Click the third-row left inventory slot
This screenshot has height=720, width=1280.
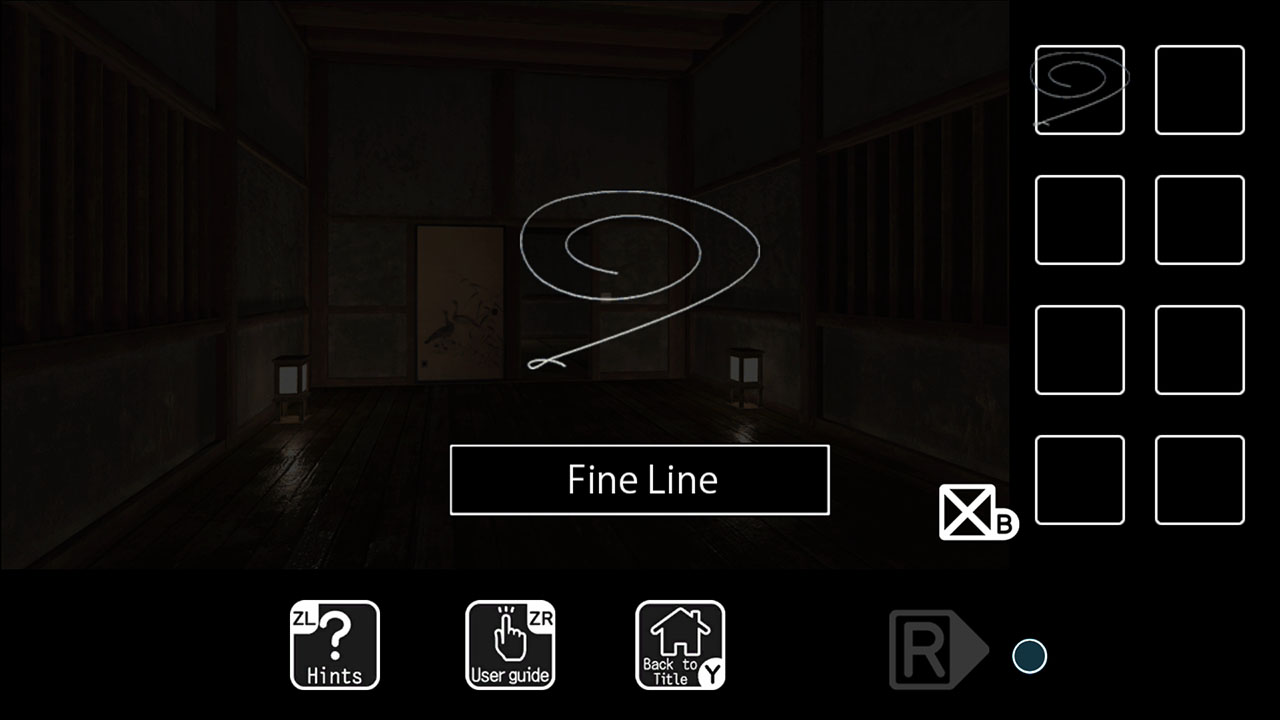(1078, 350)
